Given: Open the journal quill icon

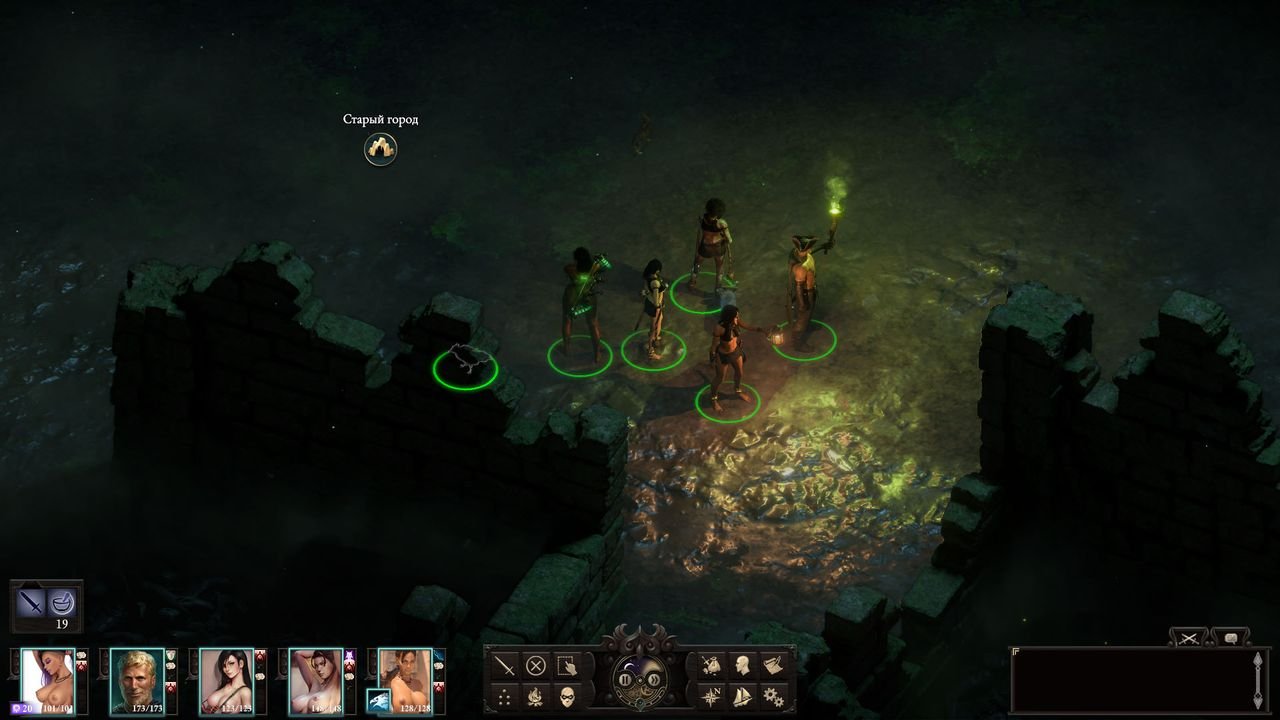Looking at the screenshot, I should click(773, 665).
